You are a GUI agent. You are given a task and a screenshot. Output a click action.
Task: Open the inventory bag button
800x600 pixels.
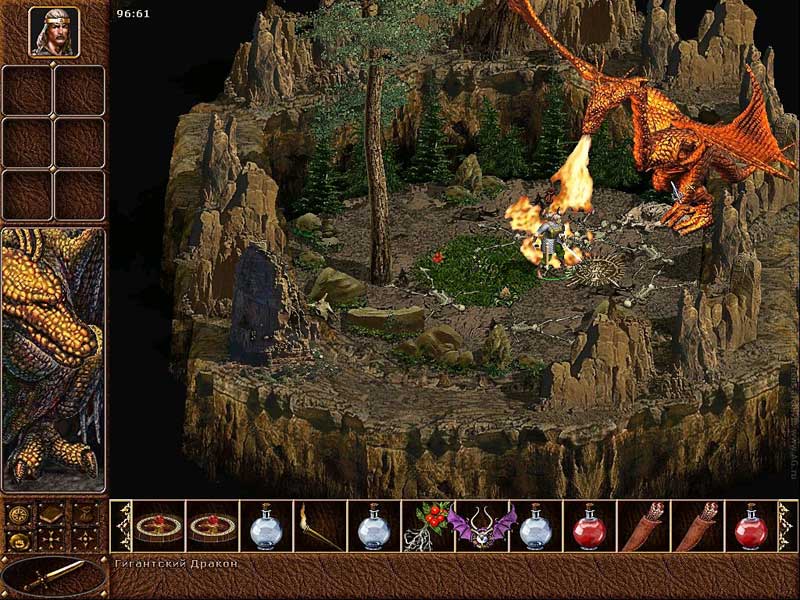86,516
